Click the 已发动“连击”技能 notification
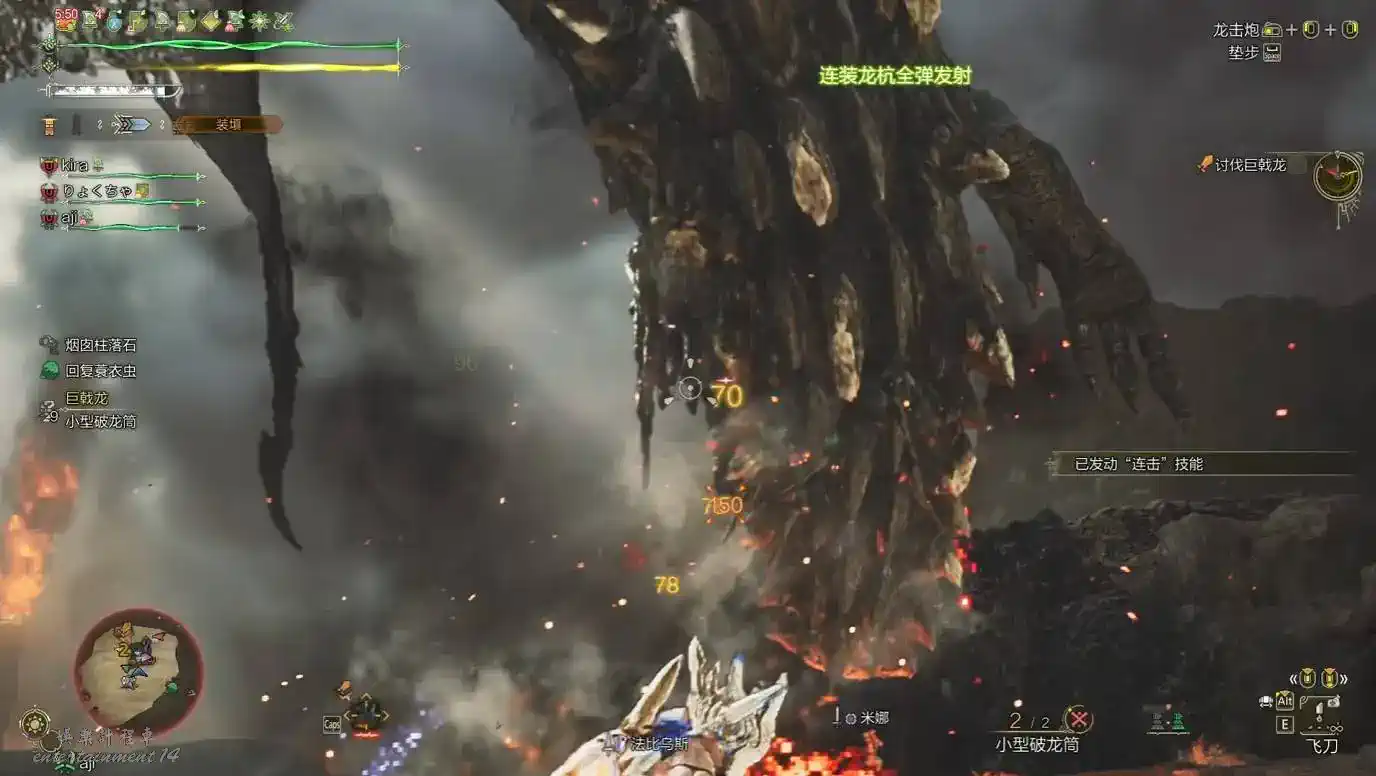The image size is (1376, 776). [x=1139, y=464]
